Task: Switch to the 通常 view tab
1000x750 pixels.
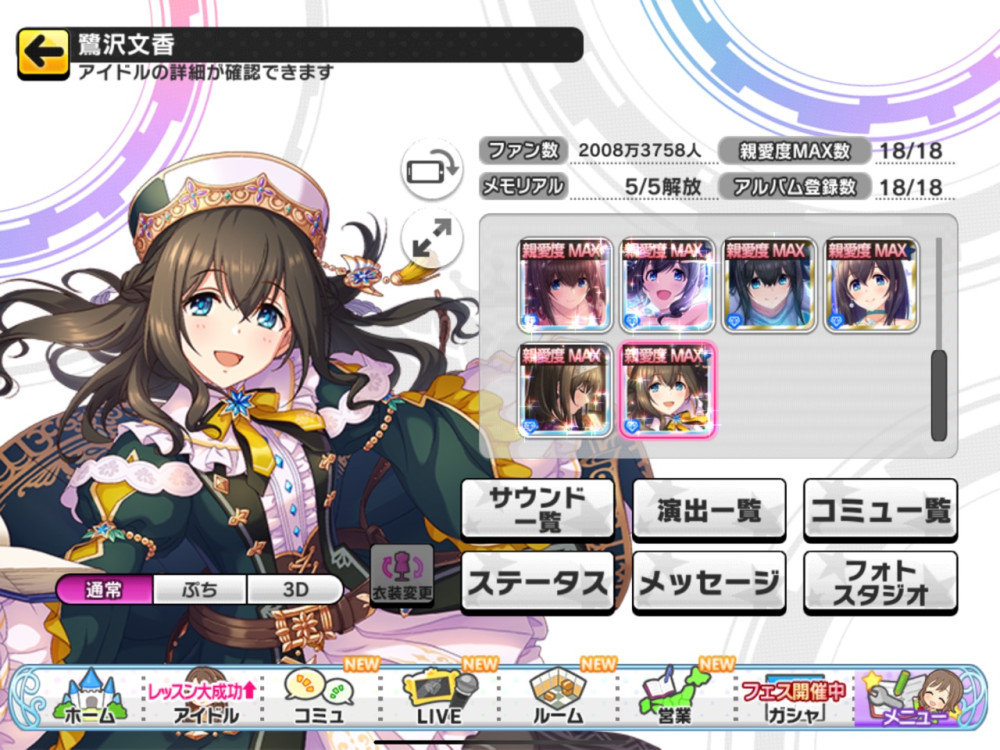Action: point(105,589)
